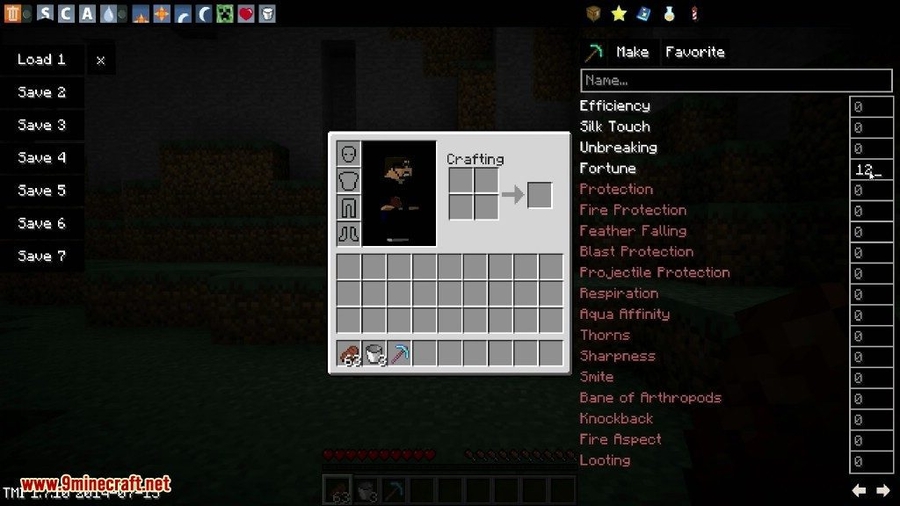Click the Favorite button
The image size is (900, 506).
(x=695, y=52)
